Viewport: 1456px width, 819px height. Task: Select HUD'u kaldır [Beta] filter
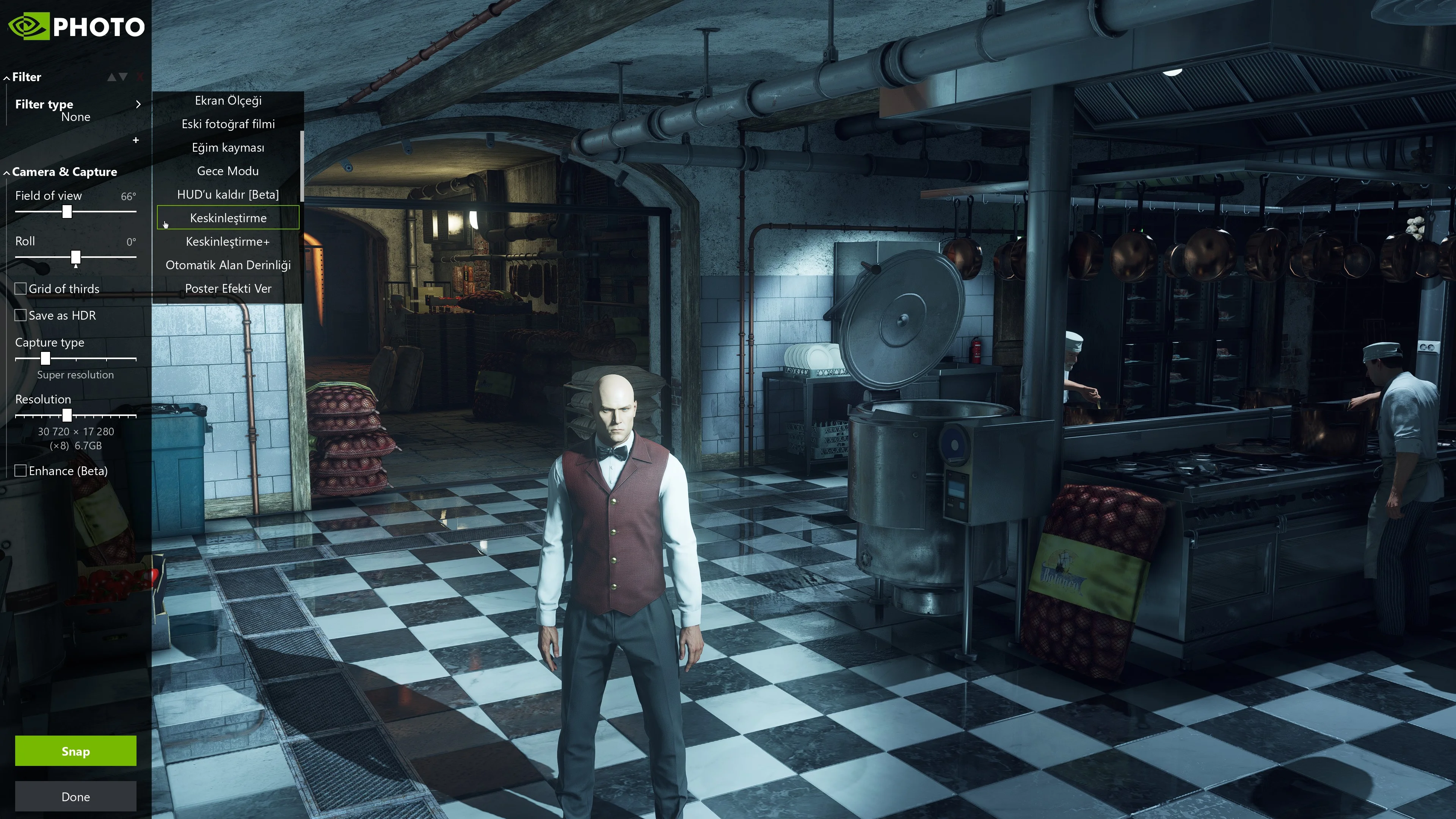[x=228, y=195]
